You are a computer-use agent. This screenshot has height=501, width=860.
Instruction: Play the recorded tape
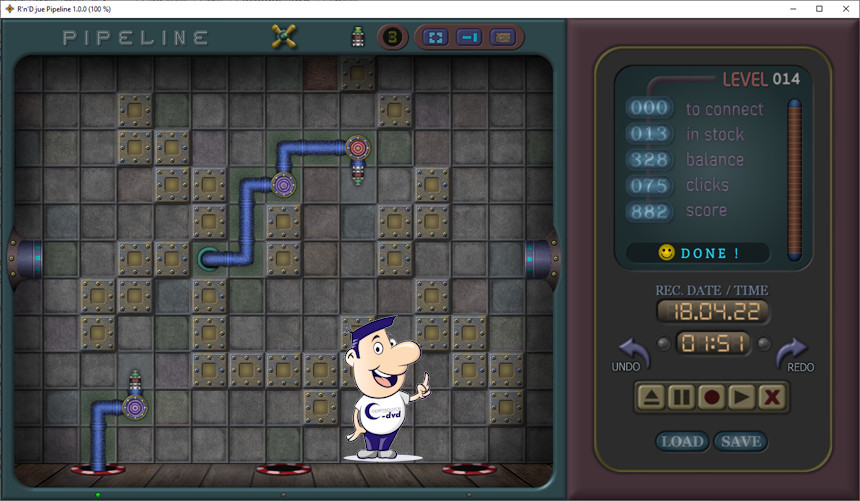click(x=741, y=397)
